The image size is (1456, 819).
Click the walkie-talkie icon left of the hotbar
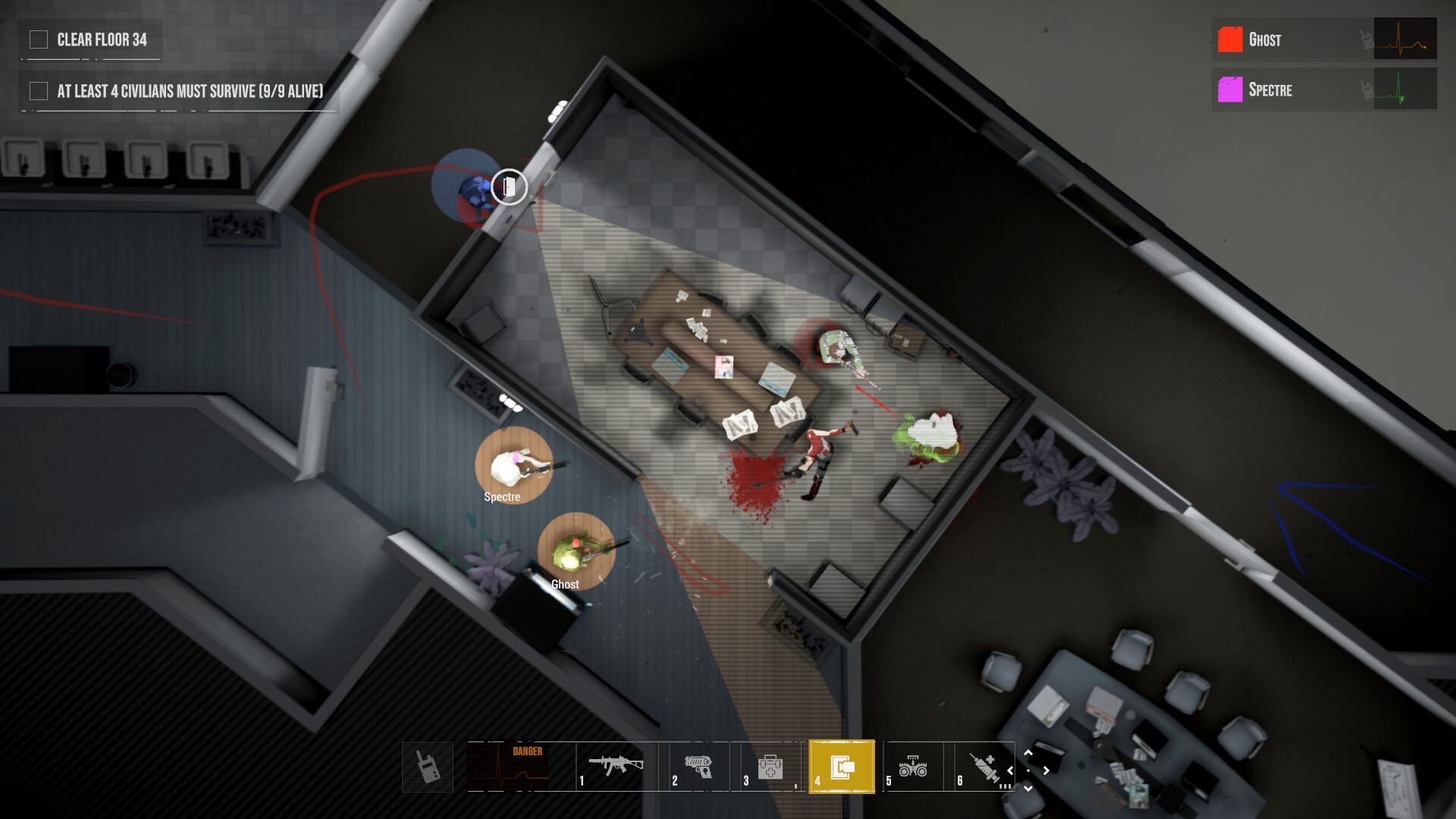click(x=427, y=766)
